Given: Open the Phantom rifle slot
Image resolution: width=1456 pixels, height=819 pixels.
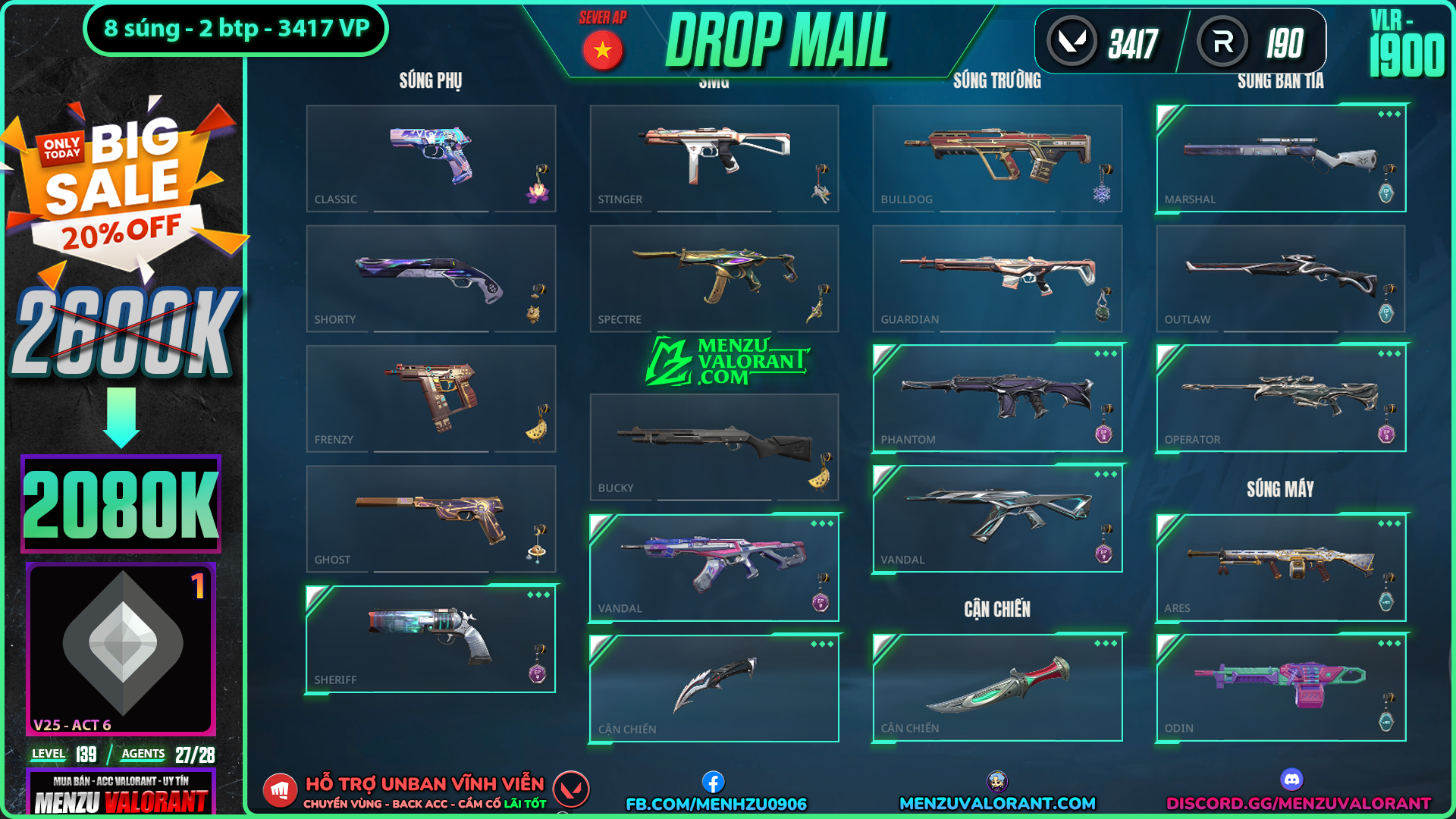Looking at the screenshot, I should tap(997, 398).
